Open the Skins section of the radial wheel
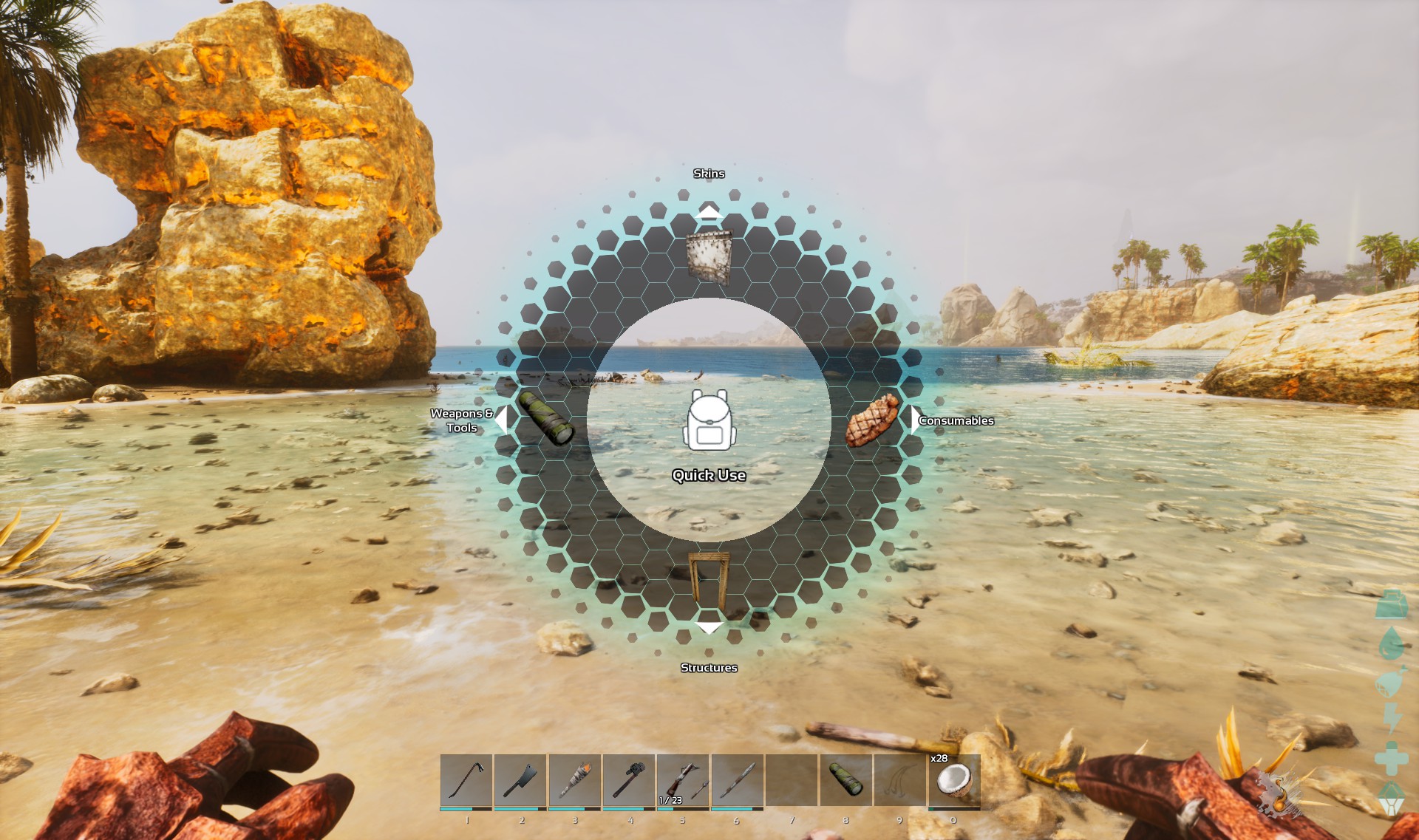This screenshot has width=1419, height=840. (x=709, y=174)
